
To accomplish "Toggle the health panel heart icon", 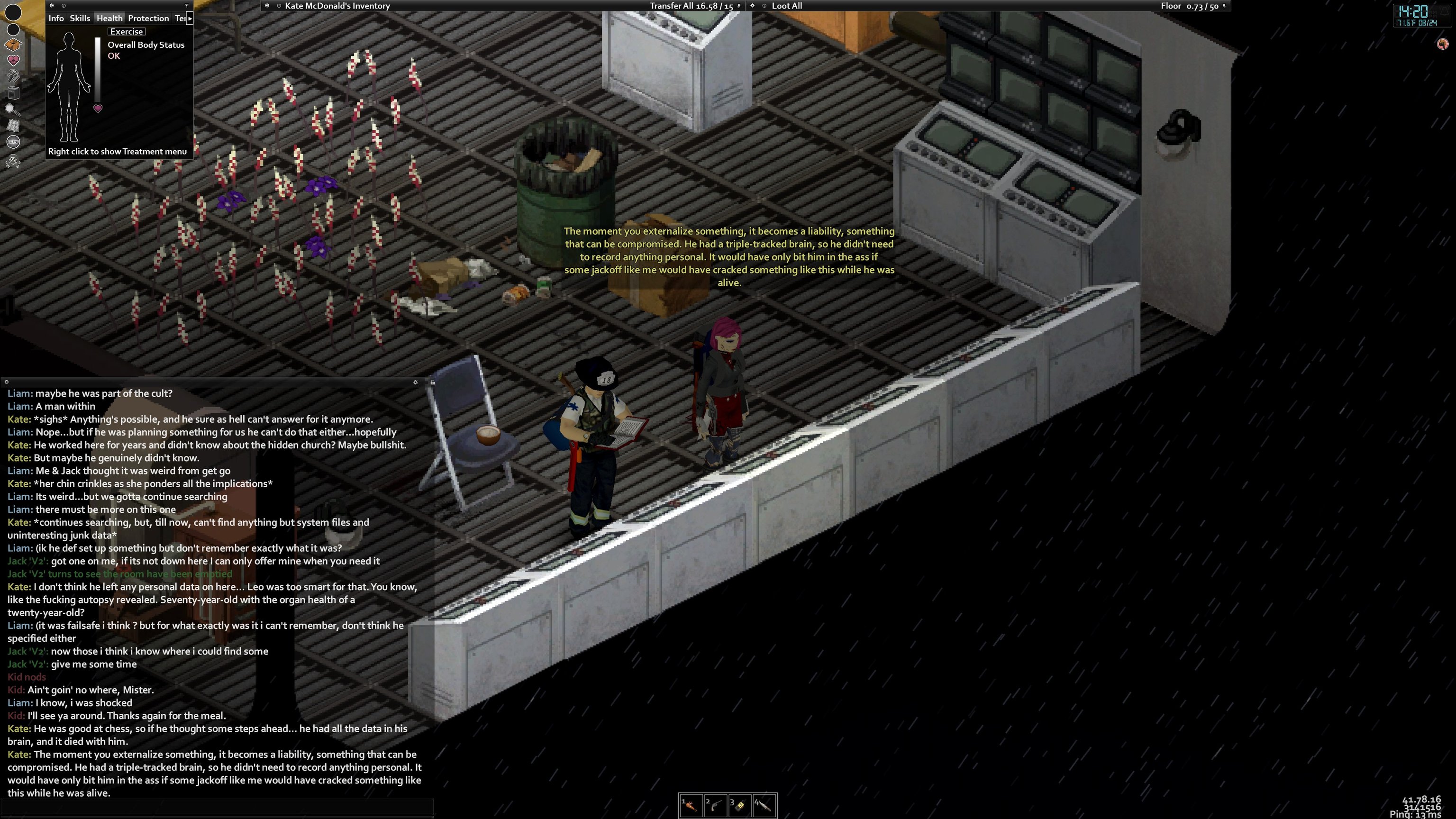I will [x=13, y=60].
